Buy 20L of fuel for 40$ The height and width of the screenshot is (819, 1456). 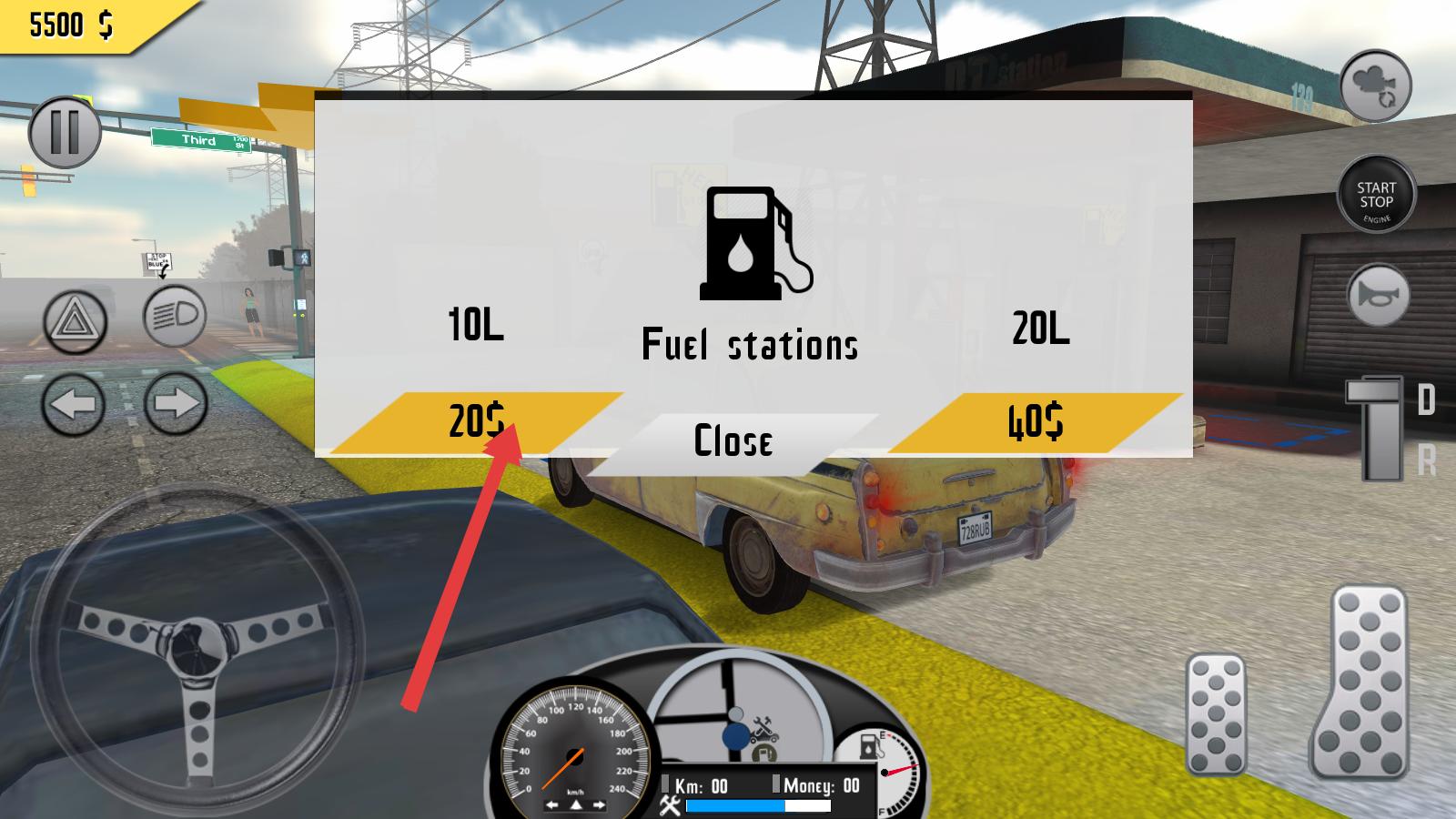point(1036,422)
